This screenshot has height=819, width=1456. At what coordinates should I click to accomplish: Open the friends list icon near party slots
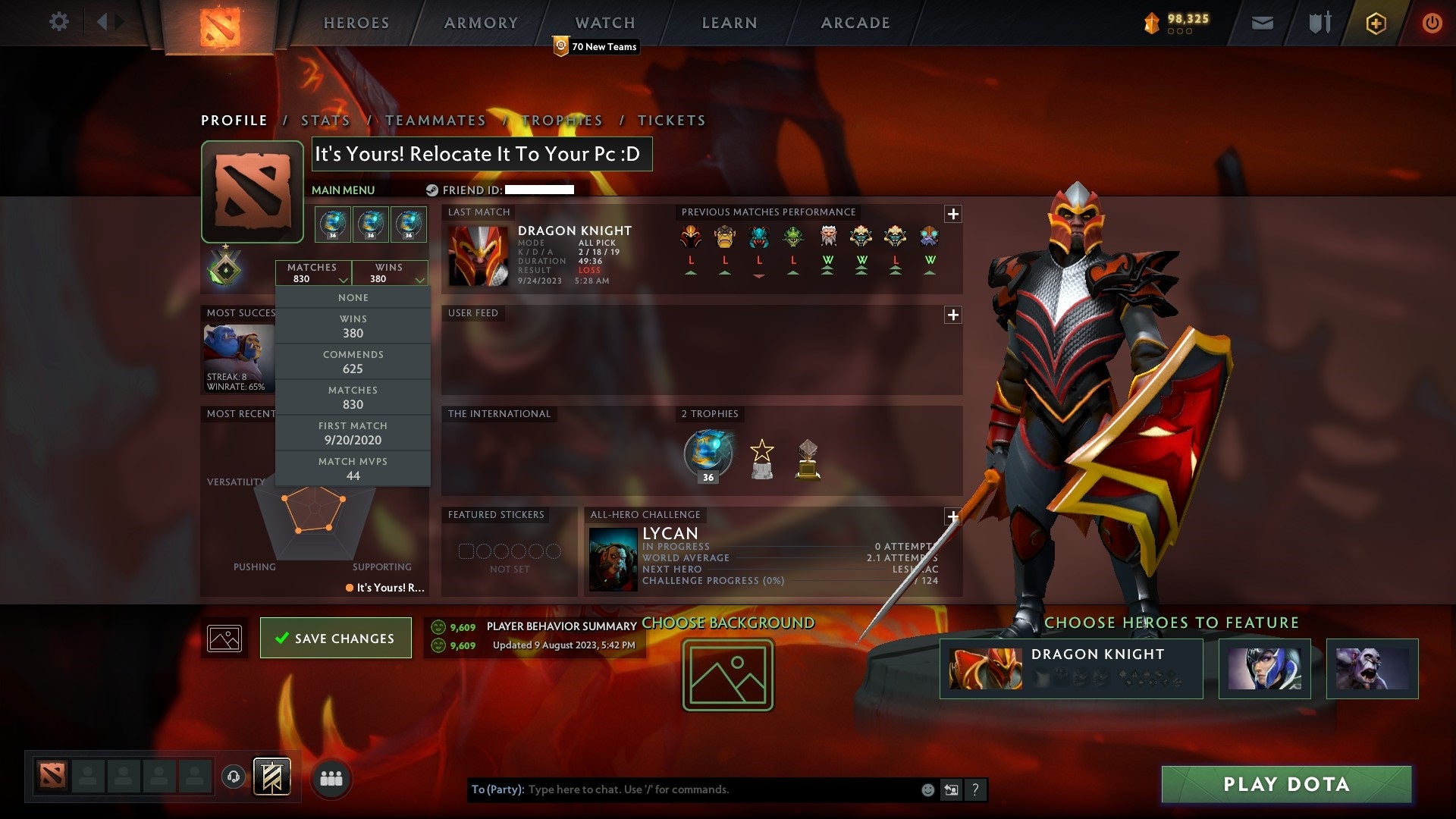coord(331,777)
